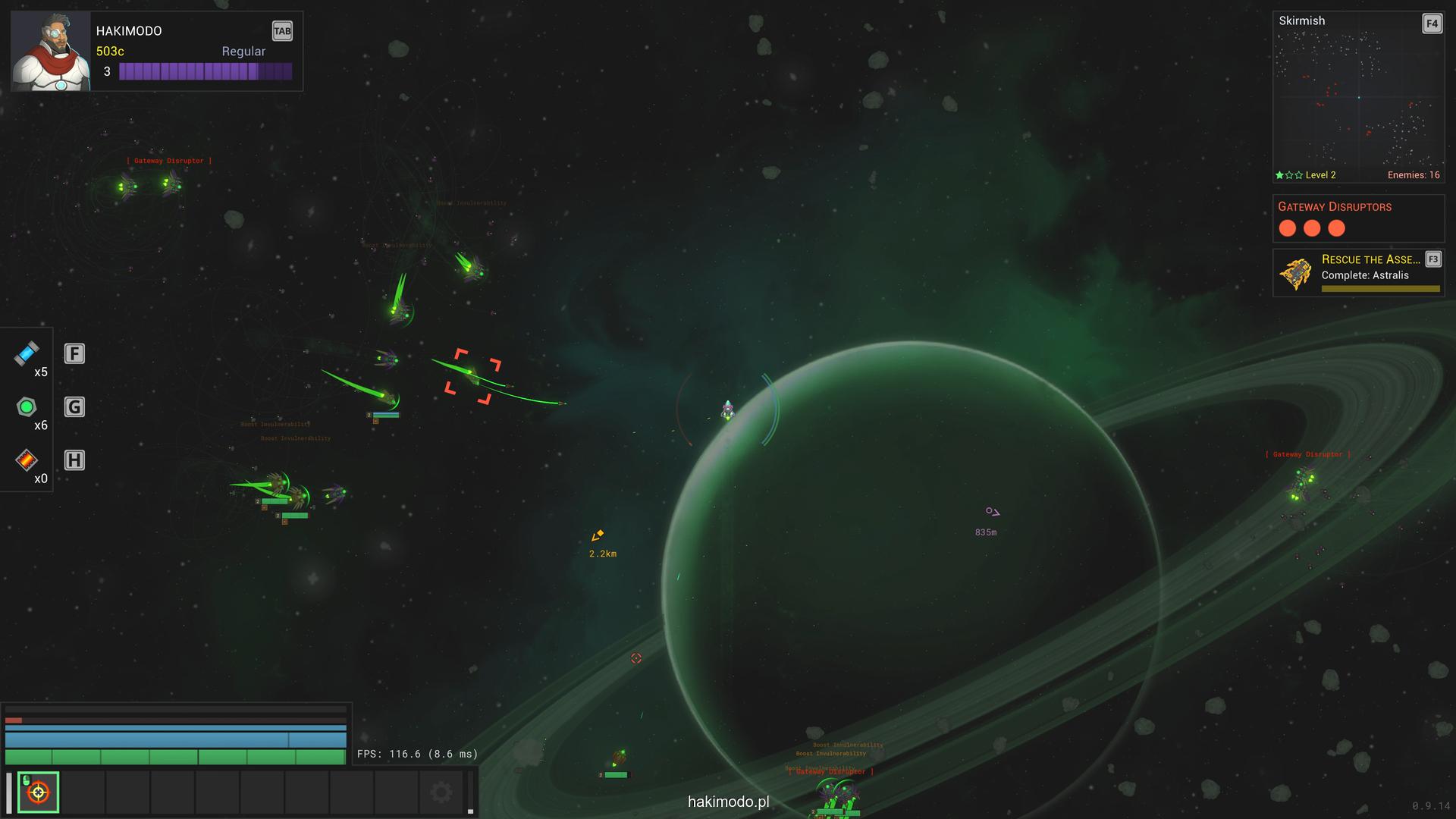Open the Rescue the Asse... quest tracker

[x=1357, y=273]
